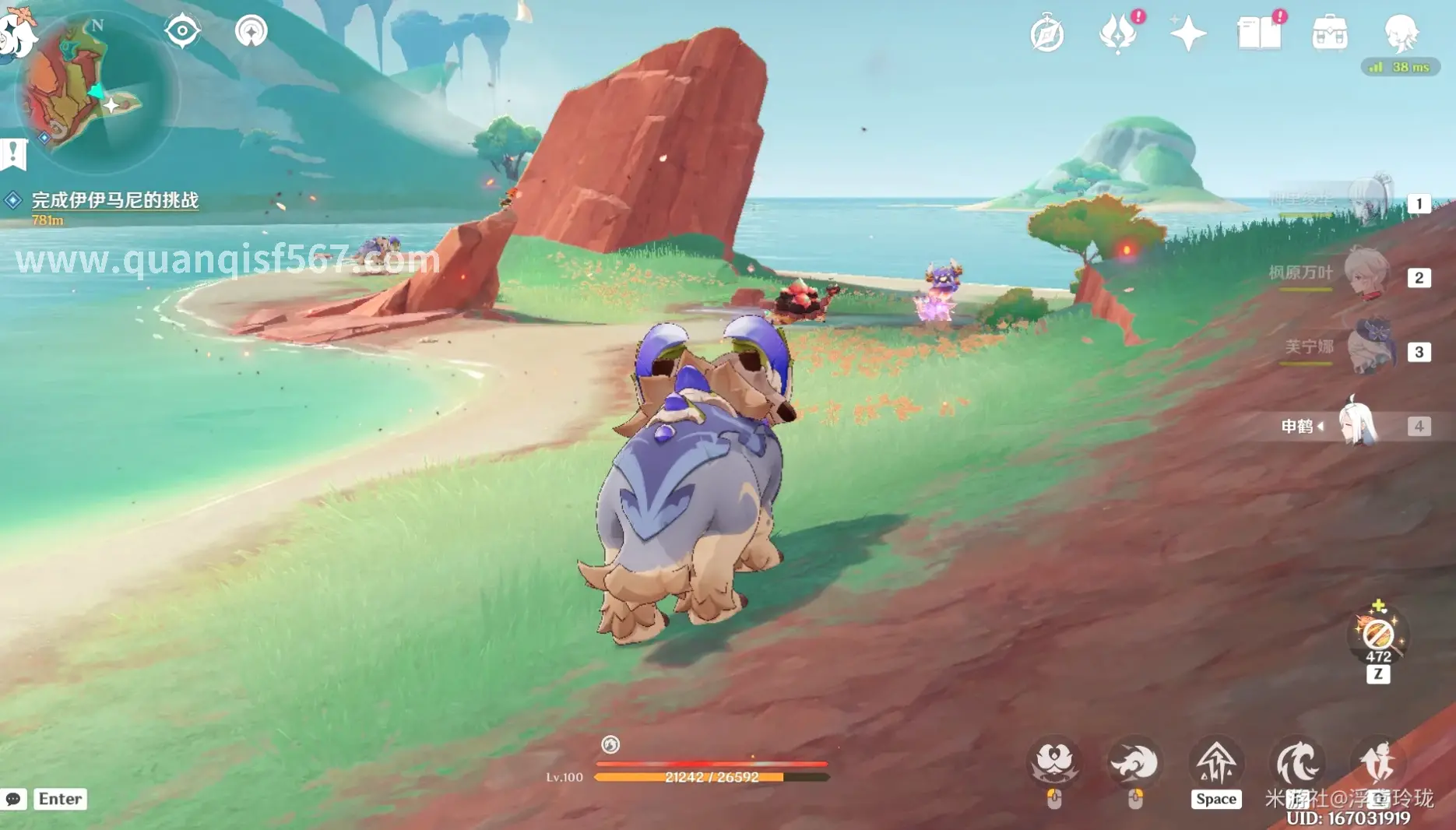
Task: Open the compass icon in the top bar
Action: [1047, 34]
